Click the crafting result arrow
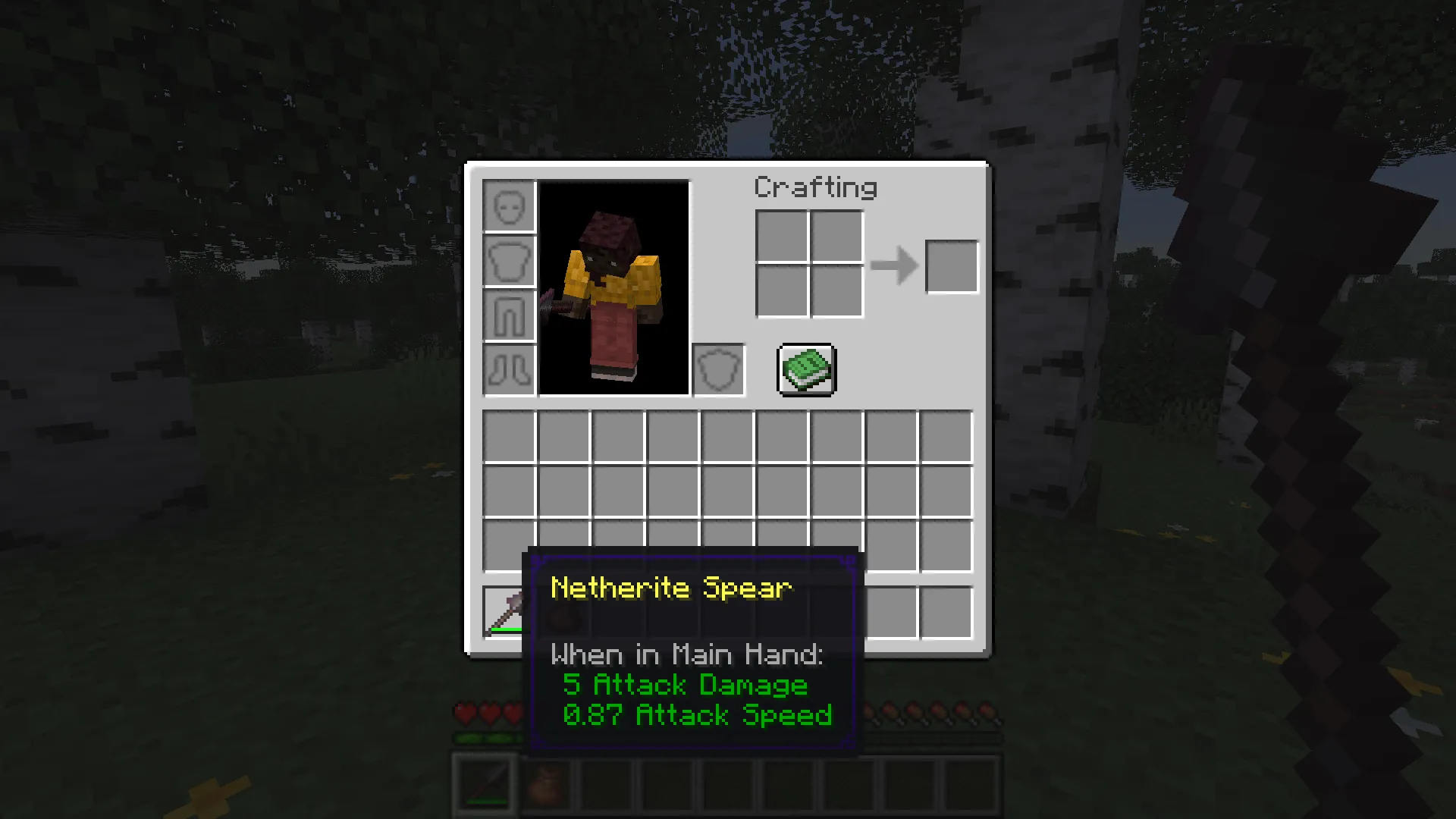 click(x=893, y=265)
